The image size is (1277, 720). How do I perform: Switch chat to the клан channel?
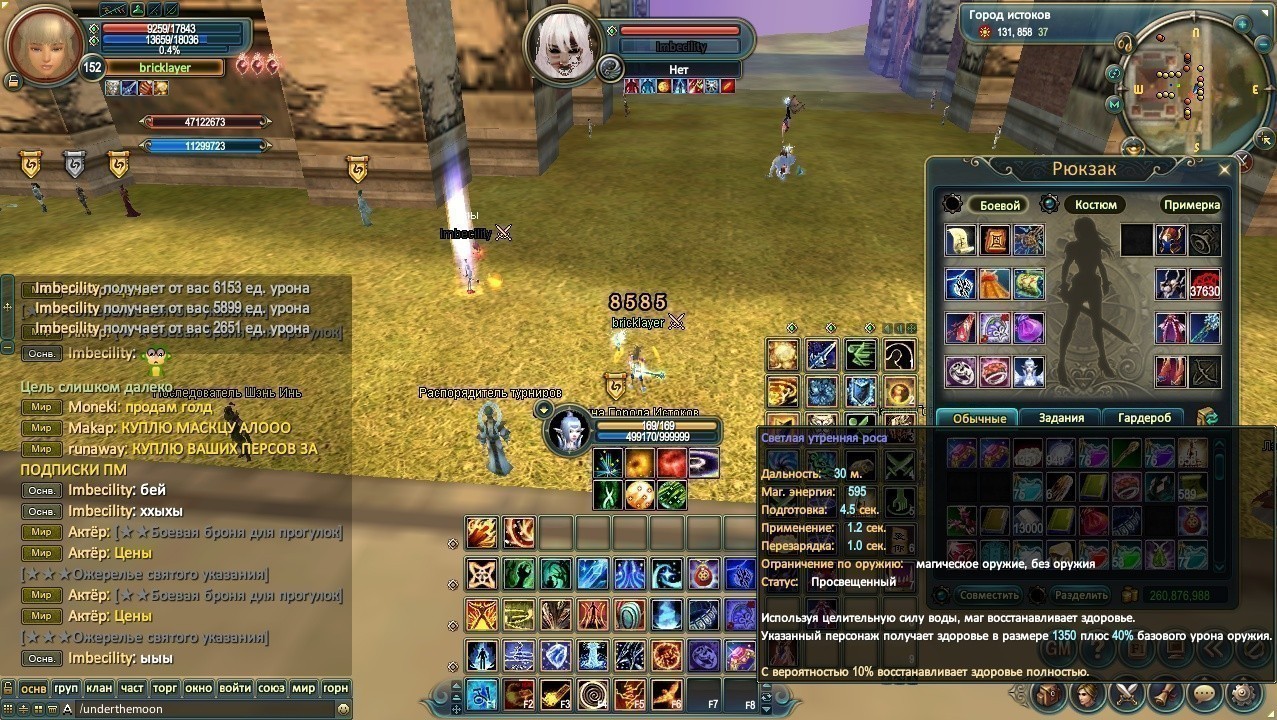pos(98,688)
